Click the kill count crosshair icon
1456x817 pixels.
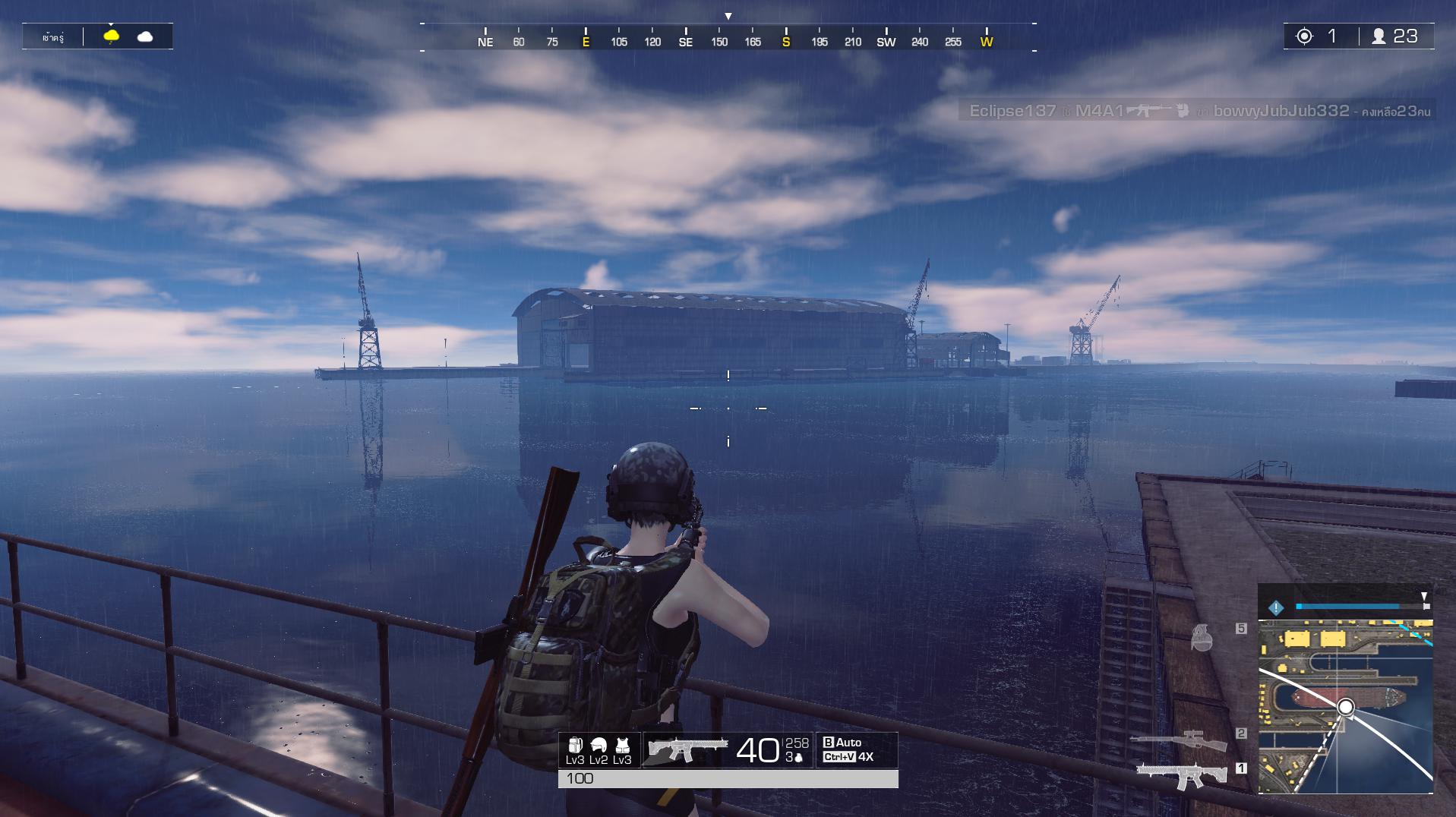(1304, 36)
